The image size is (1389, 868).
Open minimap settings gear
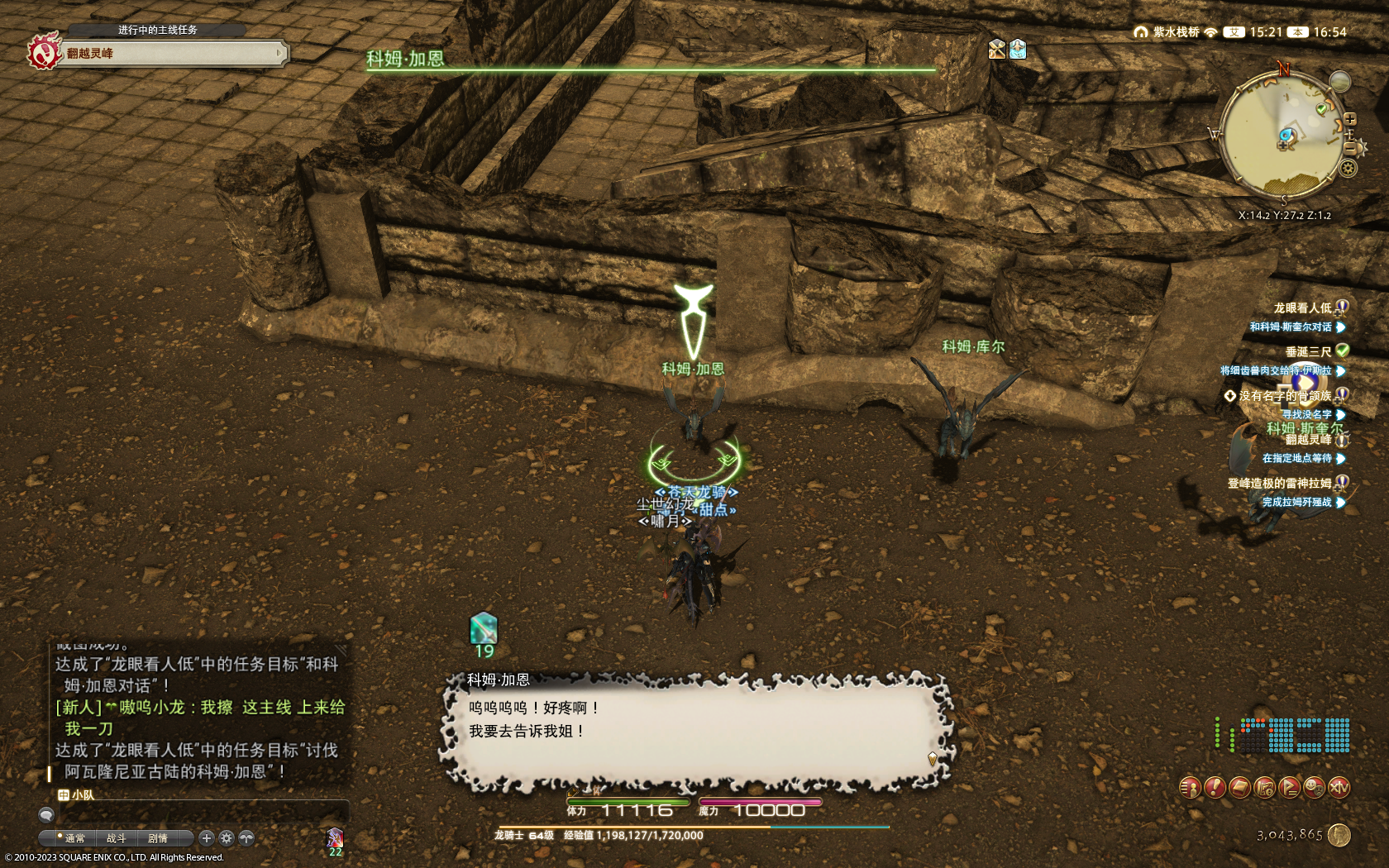point(1348,169)
